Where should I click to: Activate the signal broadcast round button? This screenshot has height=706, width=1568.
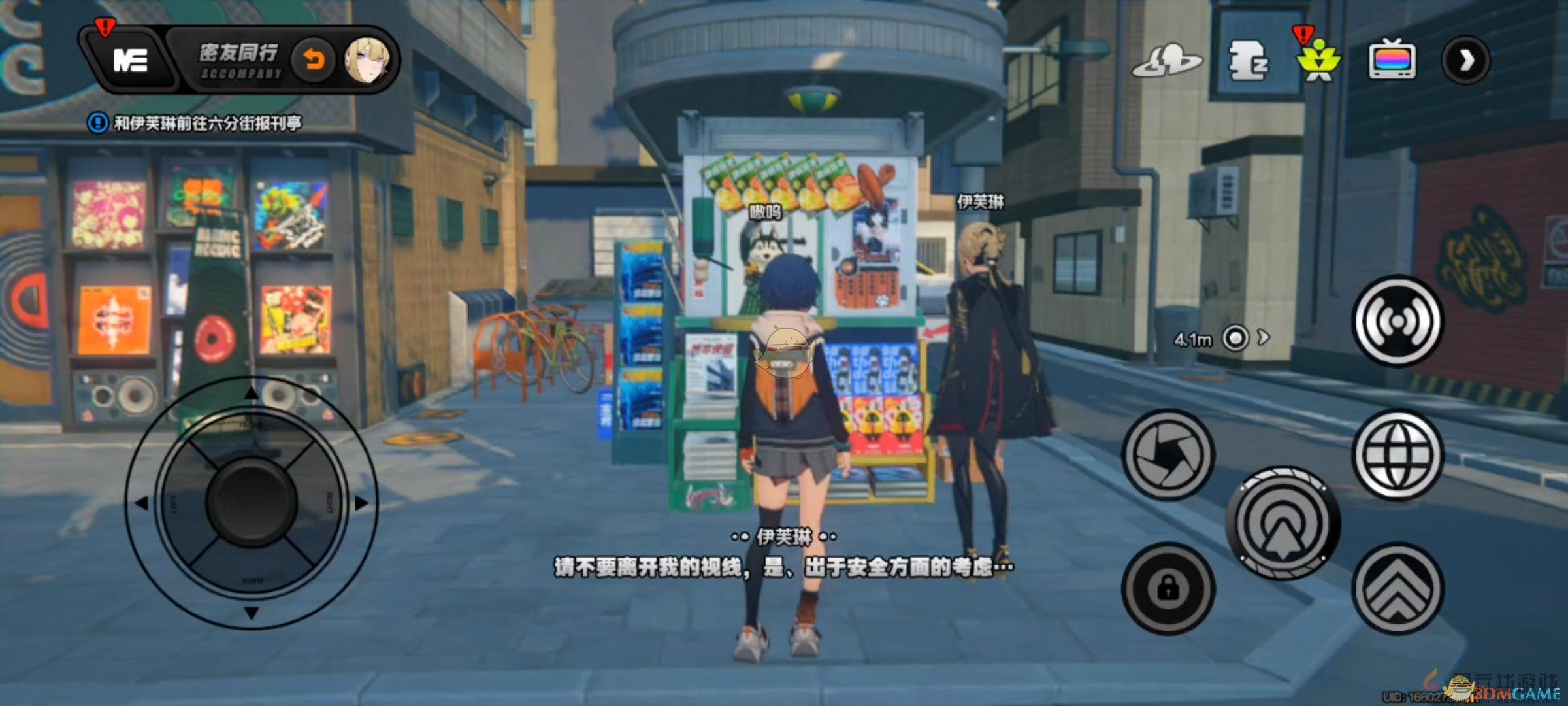click(1397, 321)
